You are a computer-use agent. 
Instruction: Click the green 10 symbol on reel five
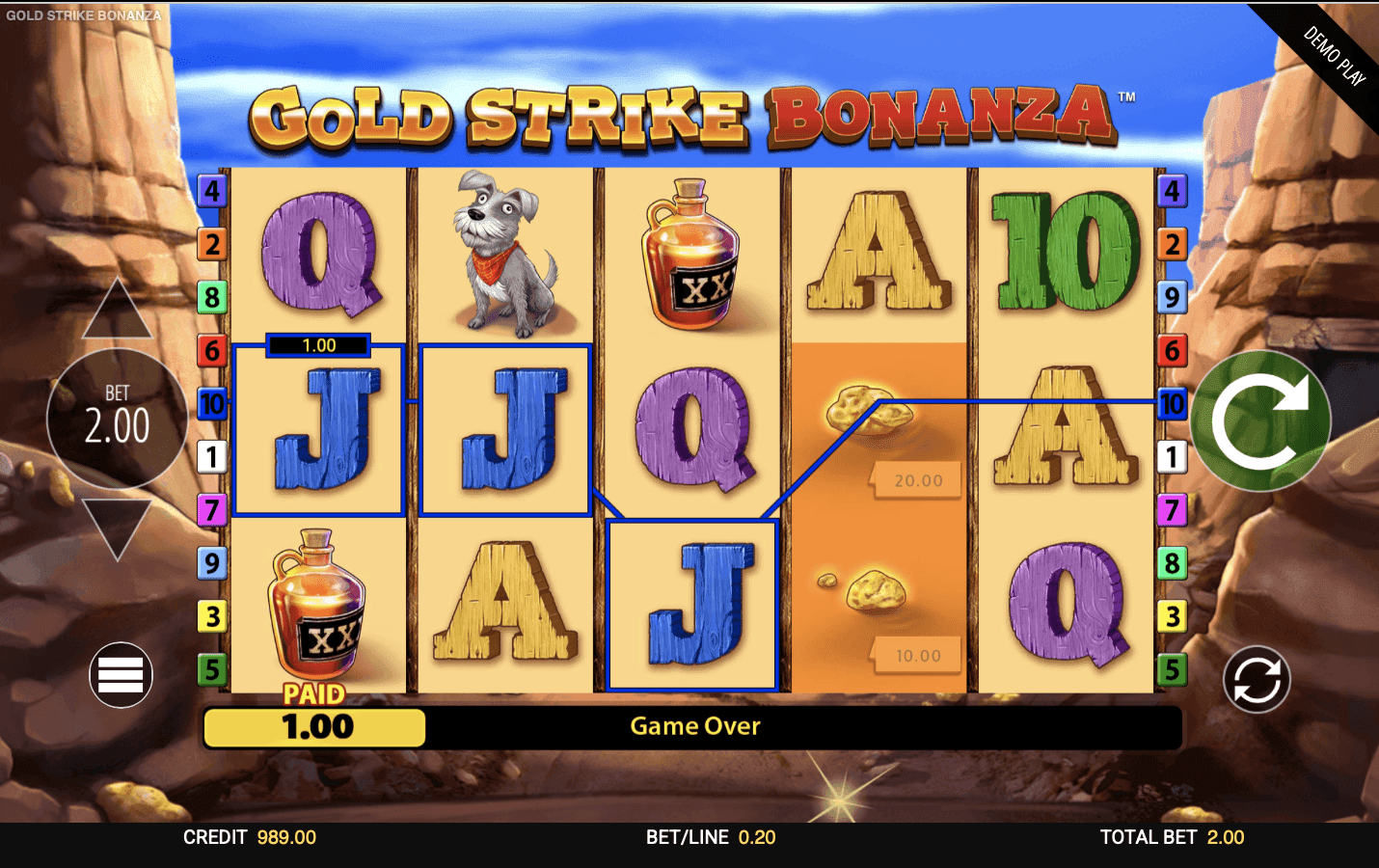[1067, 251]
